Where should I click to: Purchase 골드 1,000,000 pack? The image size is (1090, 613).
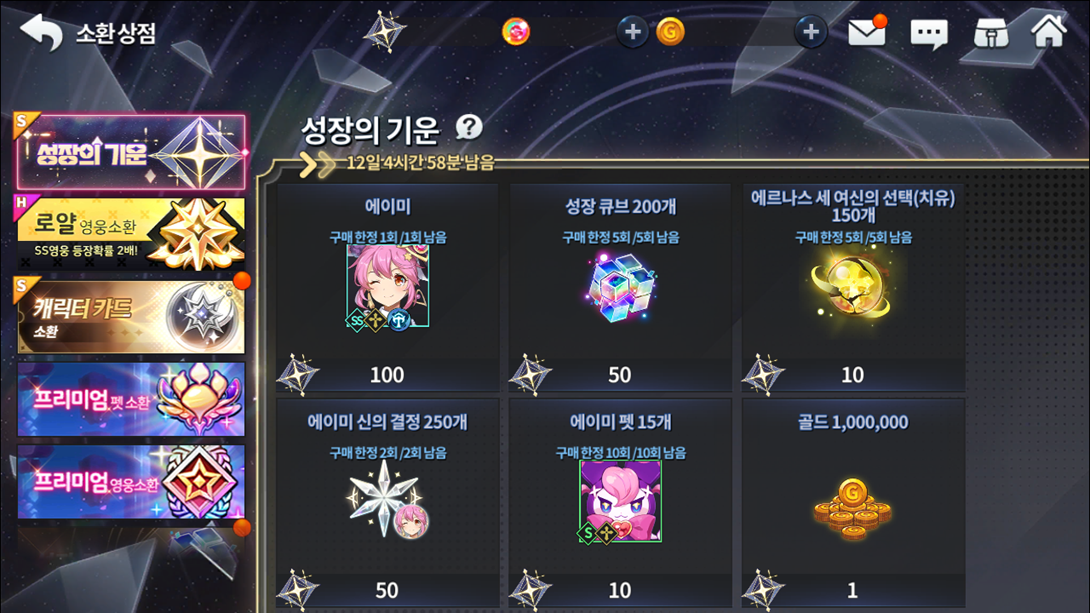click(852, 500)
